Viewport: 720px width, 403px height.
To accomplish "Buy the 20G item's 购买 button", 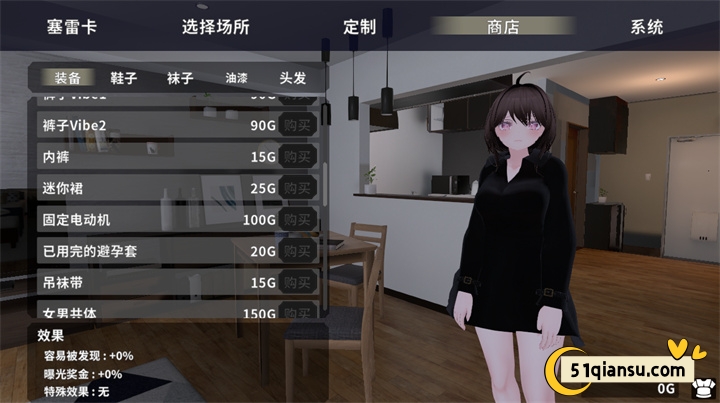I will pyautogui.click(x=297, y=251).
